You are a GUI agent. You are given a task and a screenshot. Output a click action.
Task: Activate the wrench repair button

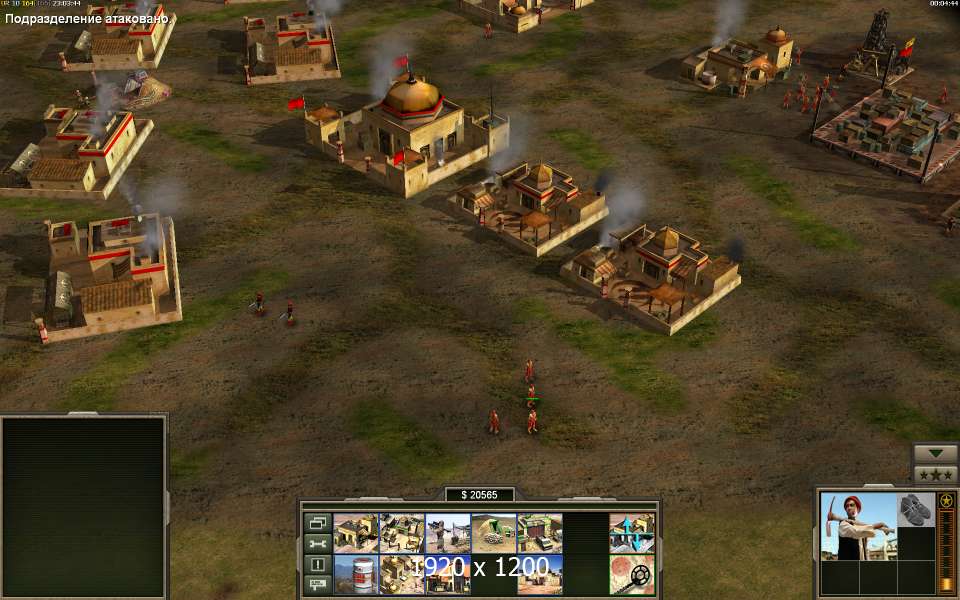click(x=317, y=543)
